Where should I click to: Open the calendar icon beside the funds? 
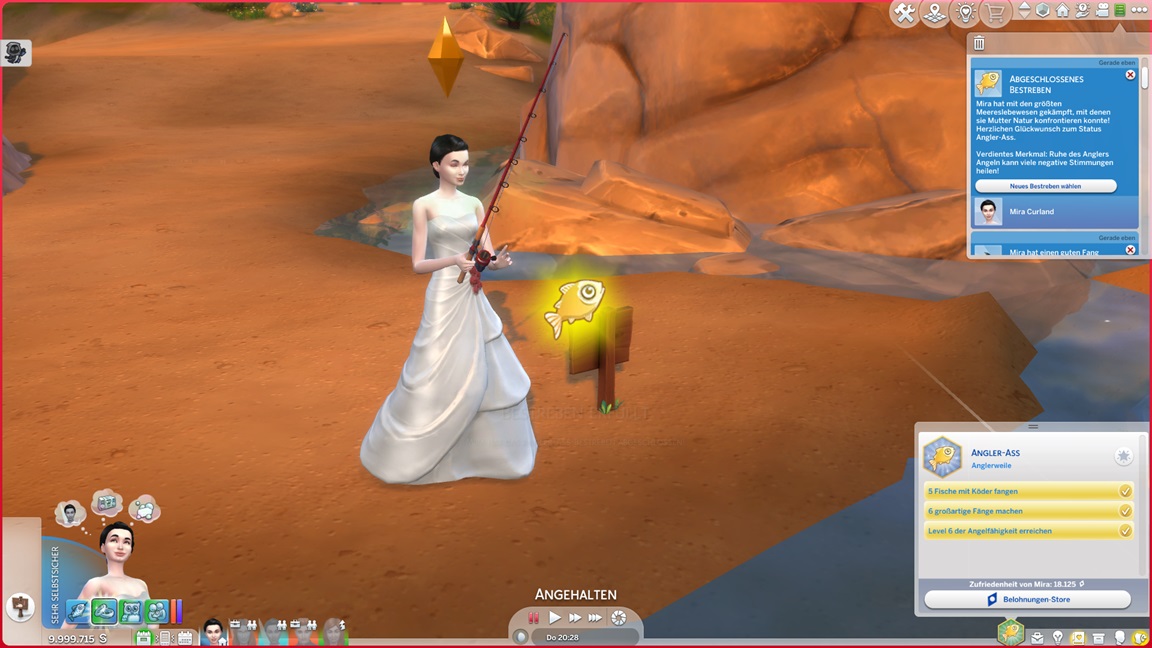(x=143, y=637)
